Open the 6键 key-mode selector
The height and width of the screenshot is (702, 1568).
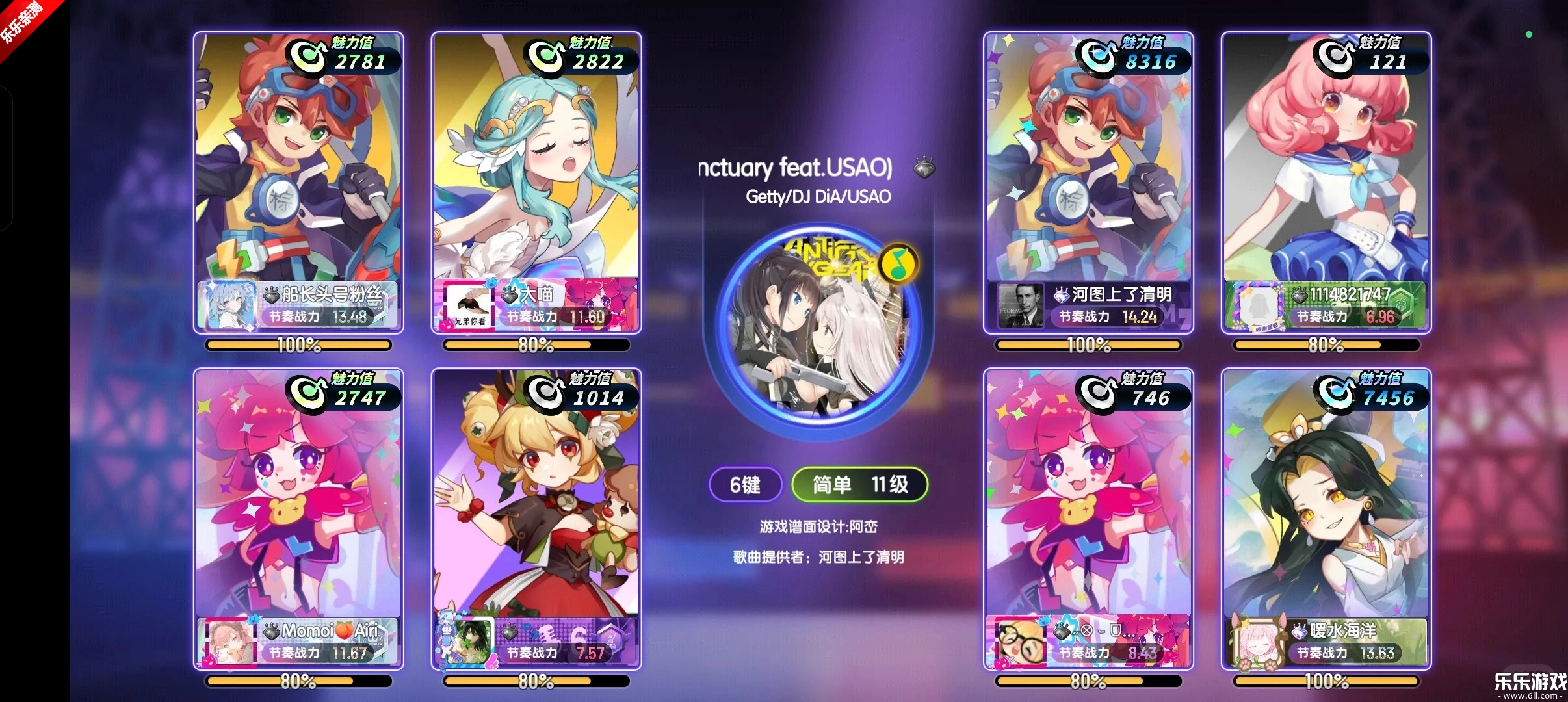pyautogui.click(x=746, y=485)
